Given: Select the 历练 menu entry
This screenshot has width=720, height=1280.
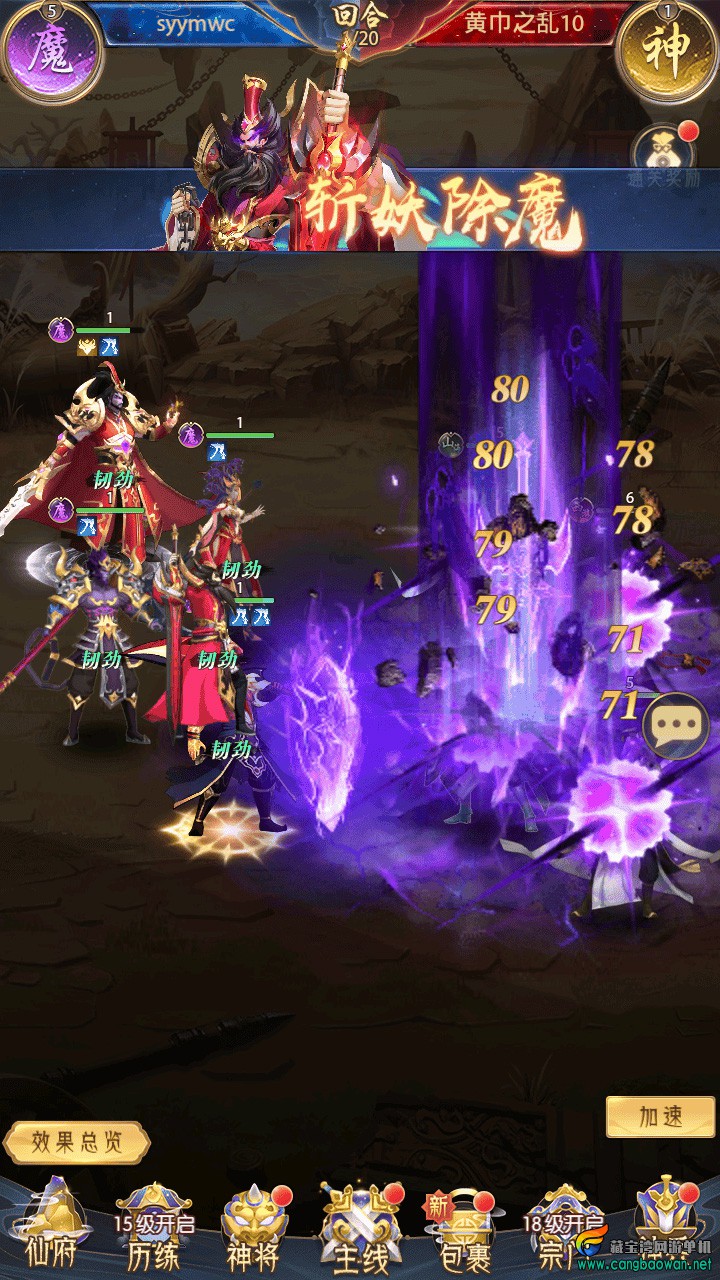Looking at the screenshot, I should click(153, 1230).
